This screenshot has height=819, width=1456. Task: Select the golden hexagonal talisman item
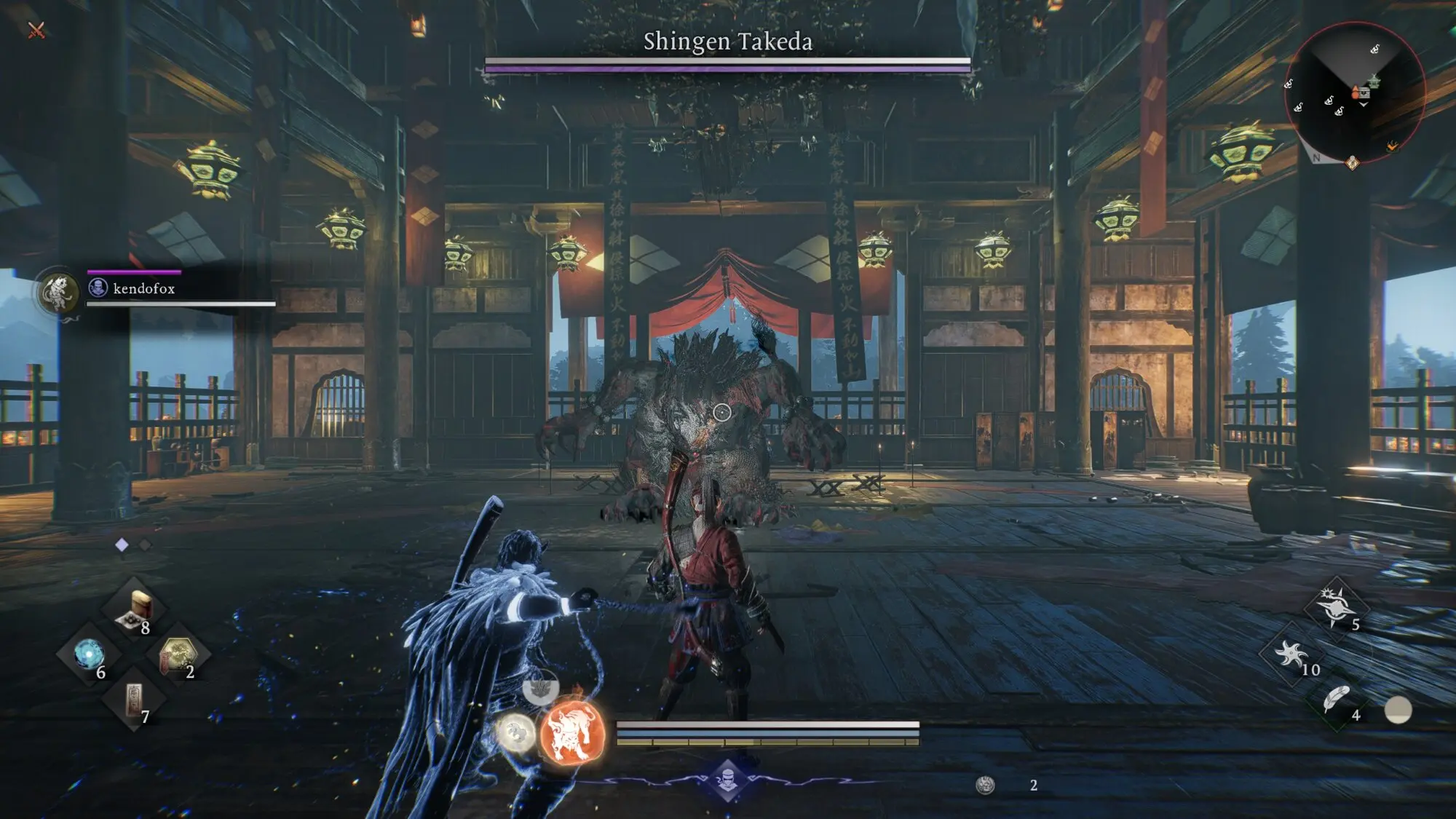coord(178,654)
